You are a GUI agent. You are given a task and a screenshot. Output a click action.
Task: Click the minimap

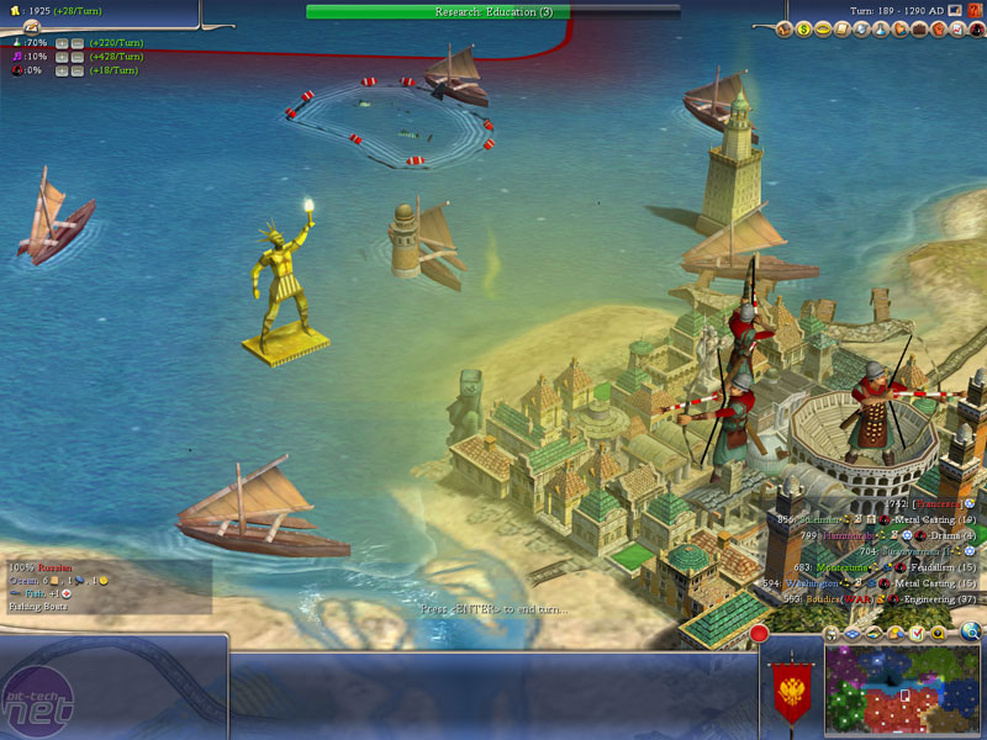point(902,688)
